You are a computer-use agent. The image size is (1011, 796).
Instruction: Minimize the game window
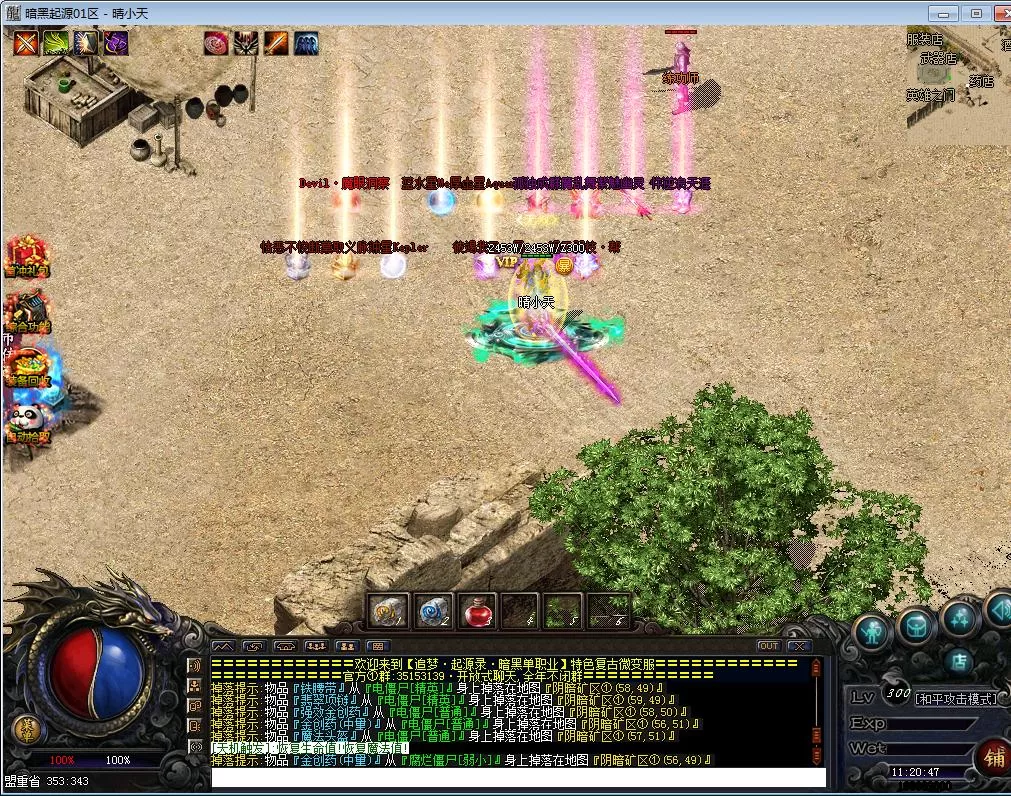(x=943, y=13)
